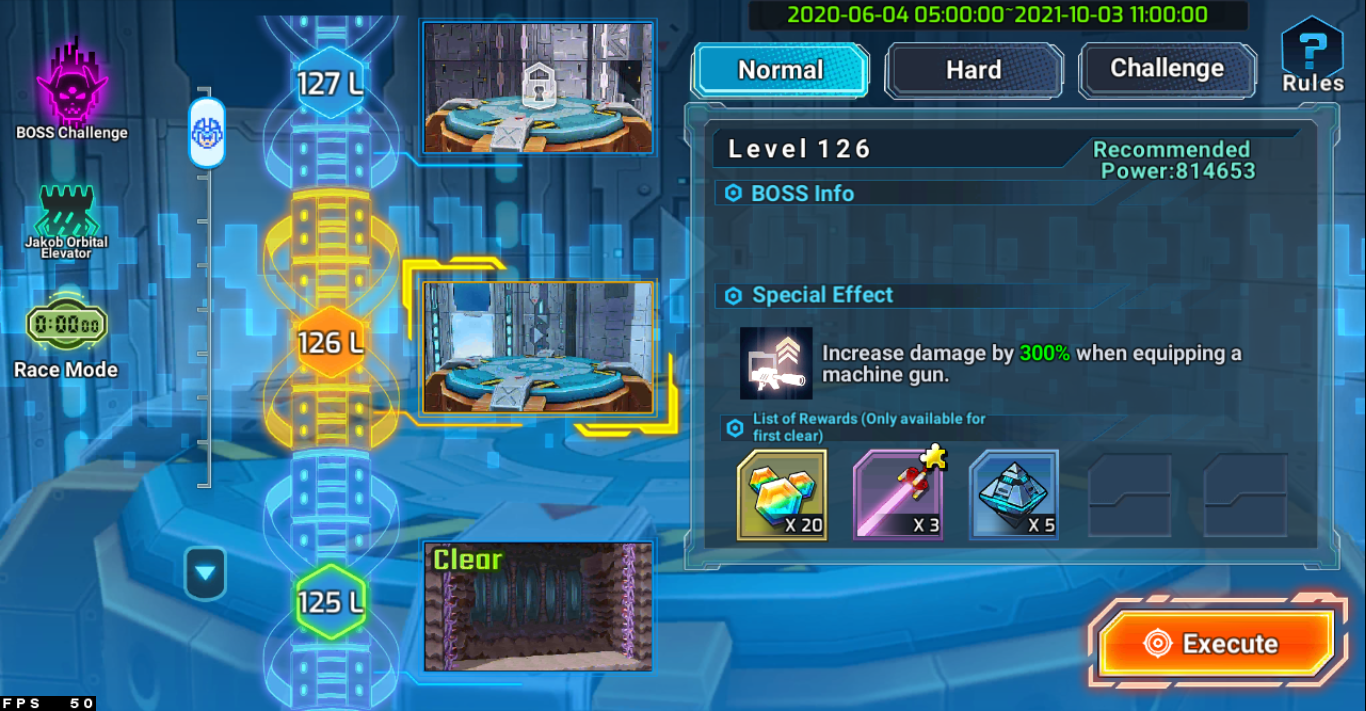Click the down arrow below the floor scrollbar
Screen dimensions: 1366x711
[x=205, y=574]
